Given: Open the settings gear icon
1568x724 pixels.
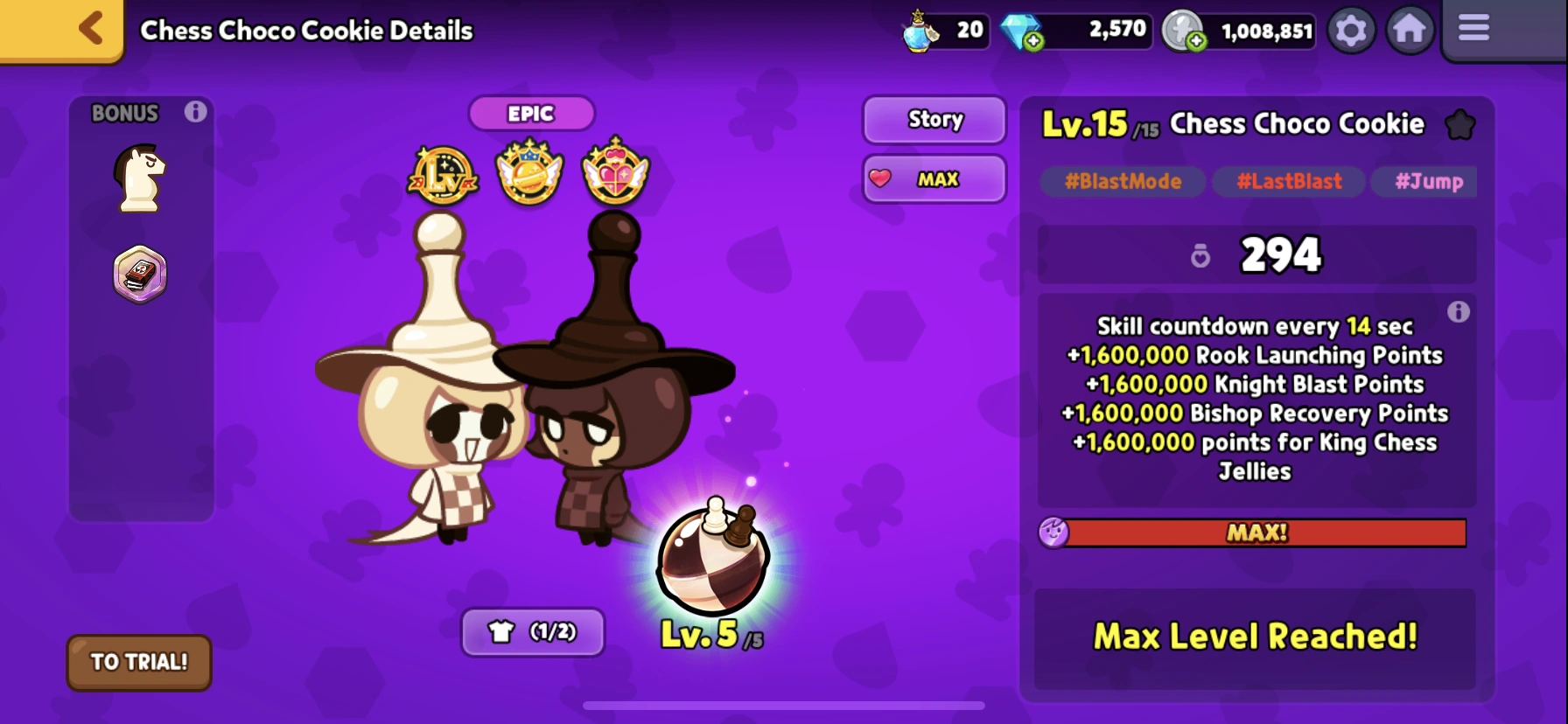Looking at the screenshot, I should [1353, 29].
